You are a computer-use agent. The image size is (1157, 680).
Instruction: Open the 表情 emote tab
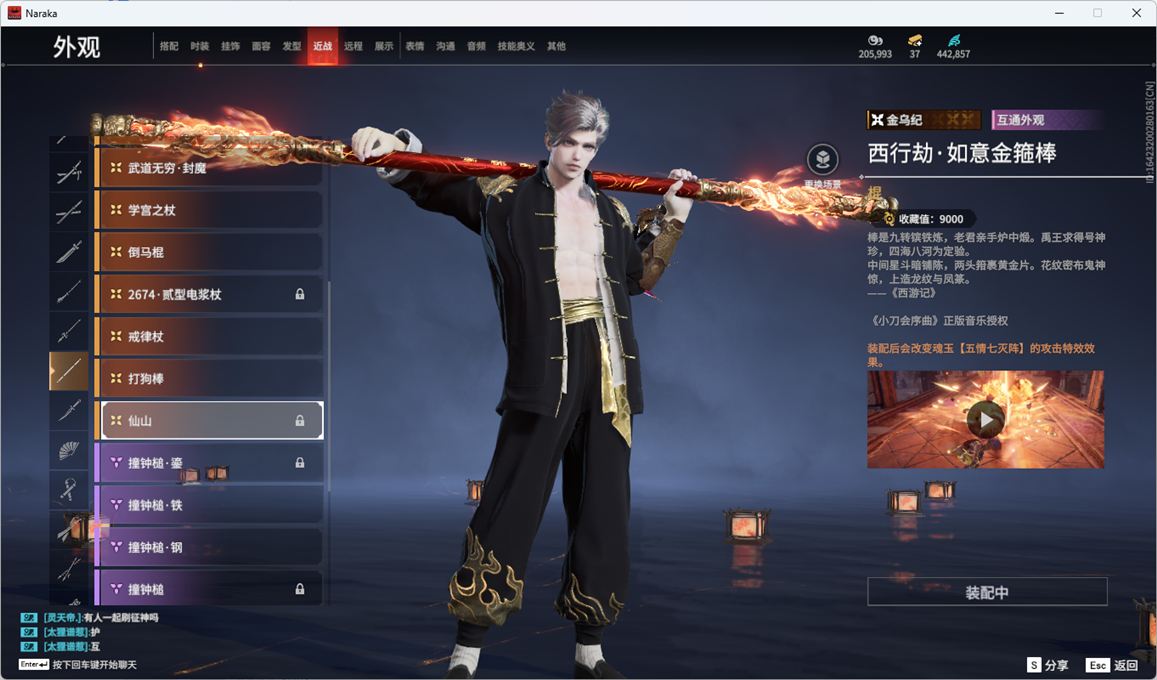pyautogui.click(x=414, y=46)
